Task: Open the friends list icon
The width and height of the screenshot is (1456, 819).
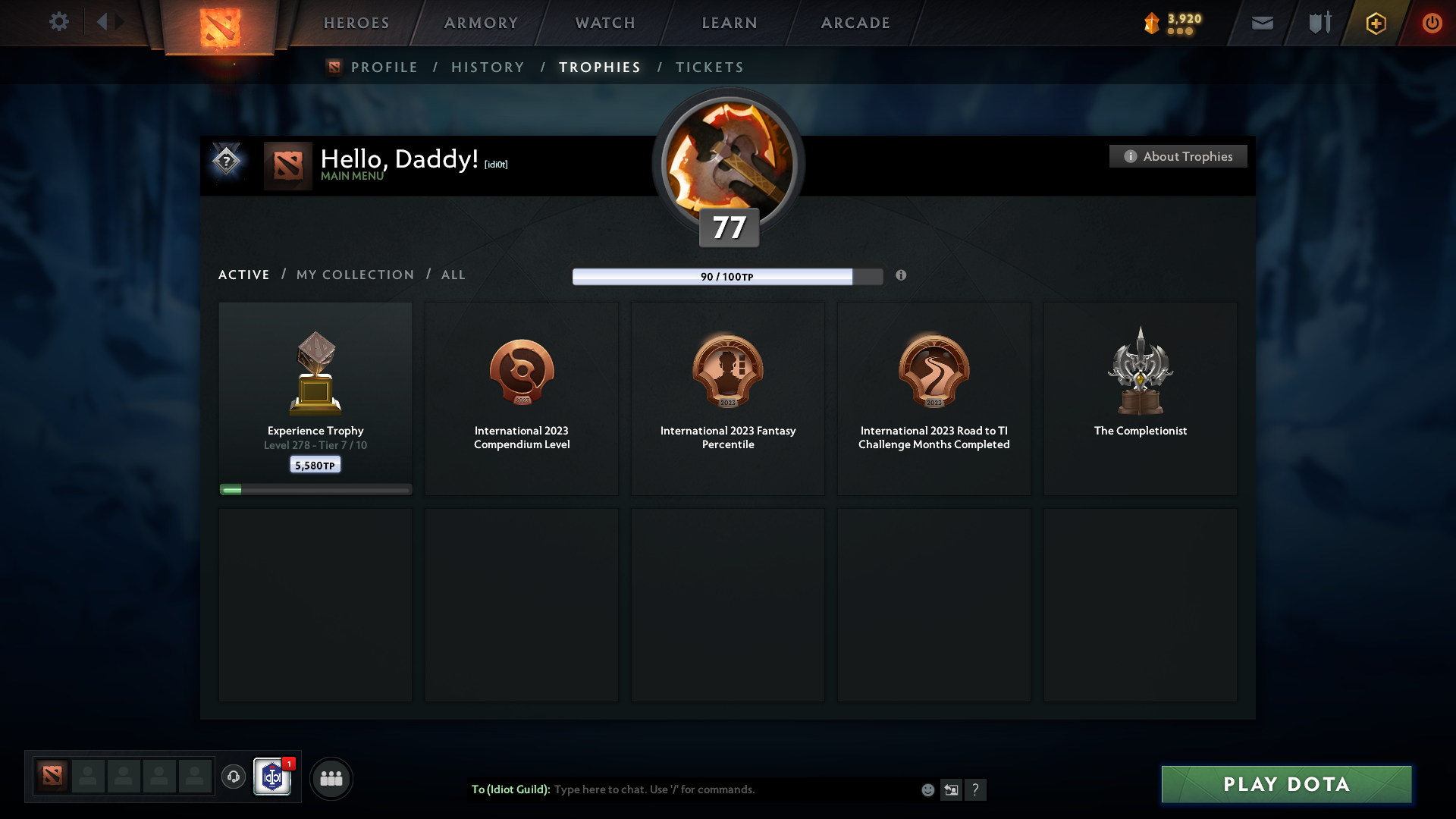Action: (331, 778)
